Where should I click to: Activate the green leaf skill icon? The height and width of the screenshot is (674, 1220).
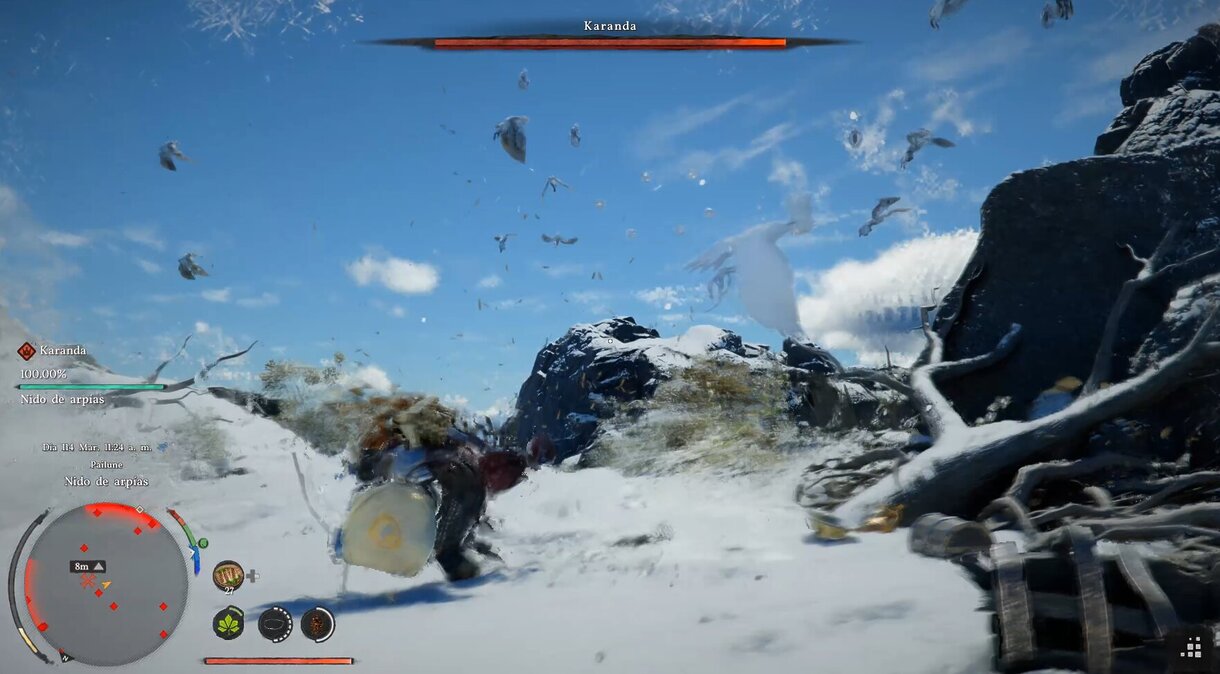(x=229, y=624)
